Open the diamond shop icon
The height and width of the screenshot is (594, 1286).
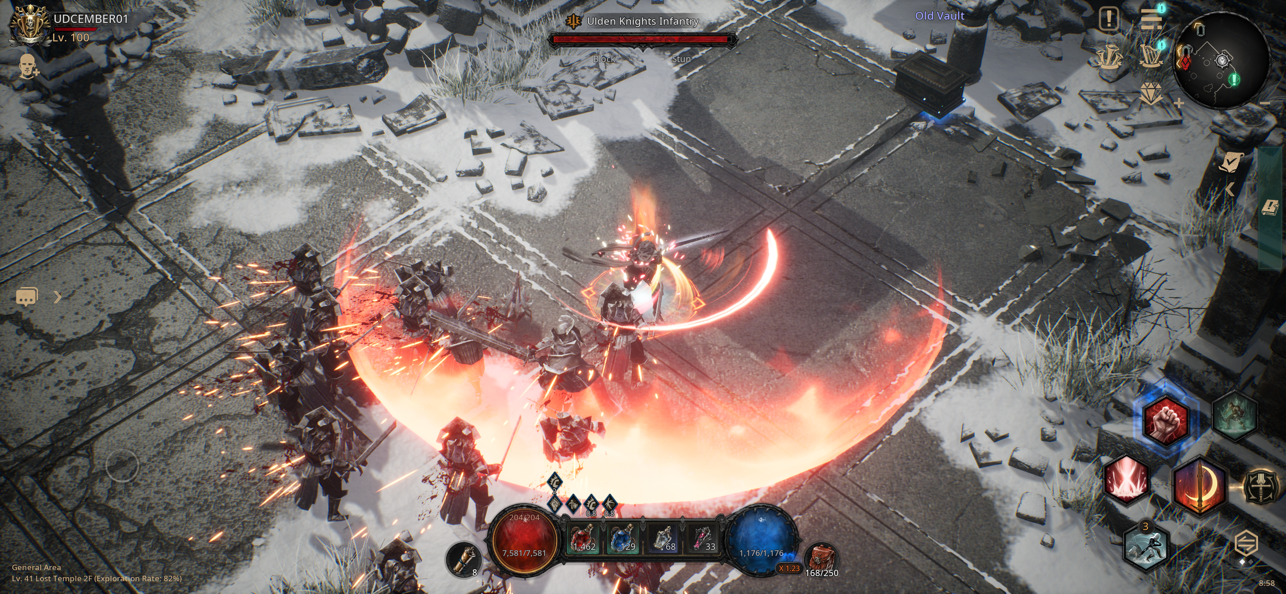tap(1151, 95)
